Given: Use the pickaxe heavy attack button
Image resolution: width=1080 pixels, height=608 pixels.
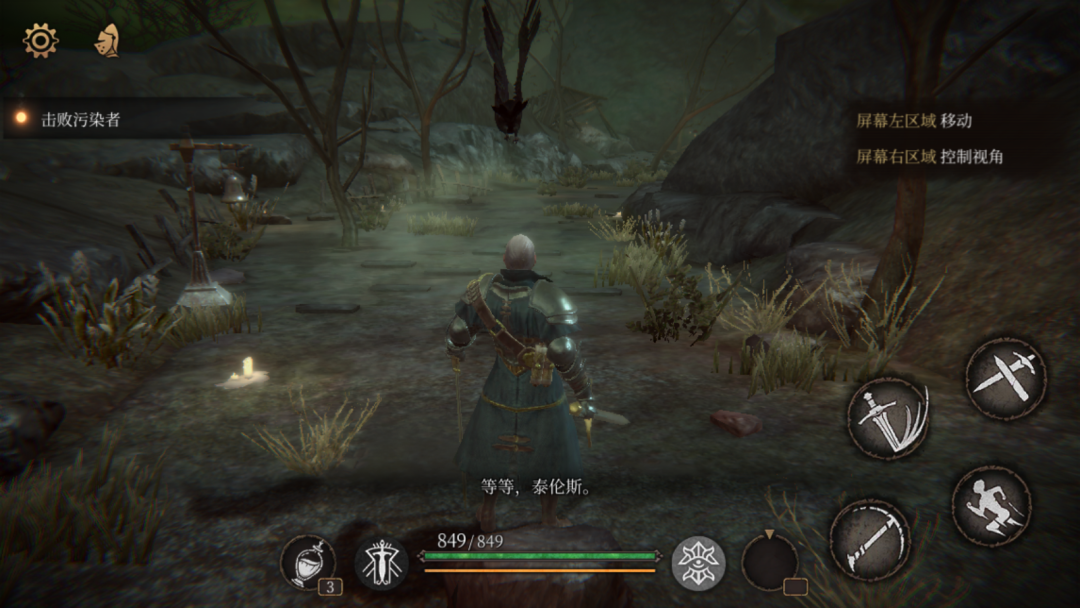Looking at the screenshot, I should pyautogui.click(x=870, y=540).
